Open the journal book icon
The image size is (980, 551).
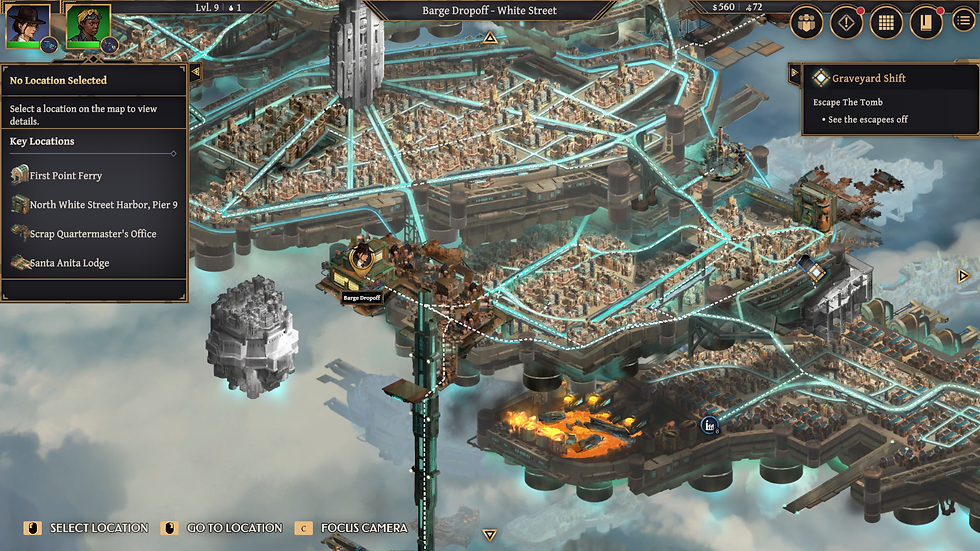925,22
